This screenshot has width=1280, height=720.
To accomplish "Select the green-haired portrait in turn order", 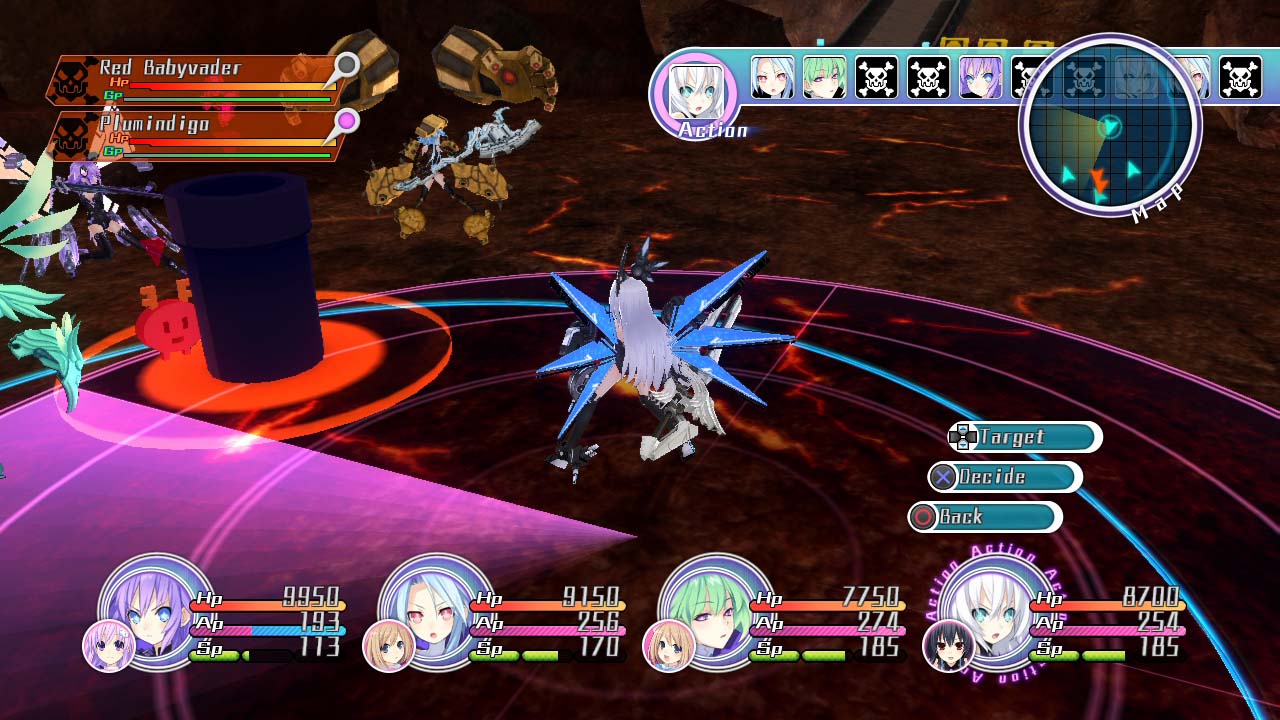I will pyautogui.click(x=824, y=78).
